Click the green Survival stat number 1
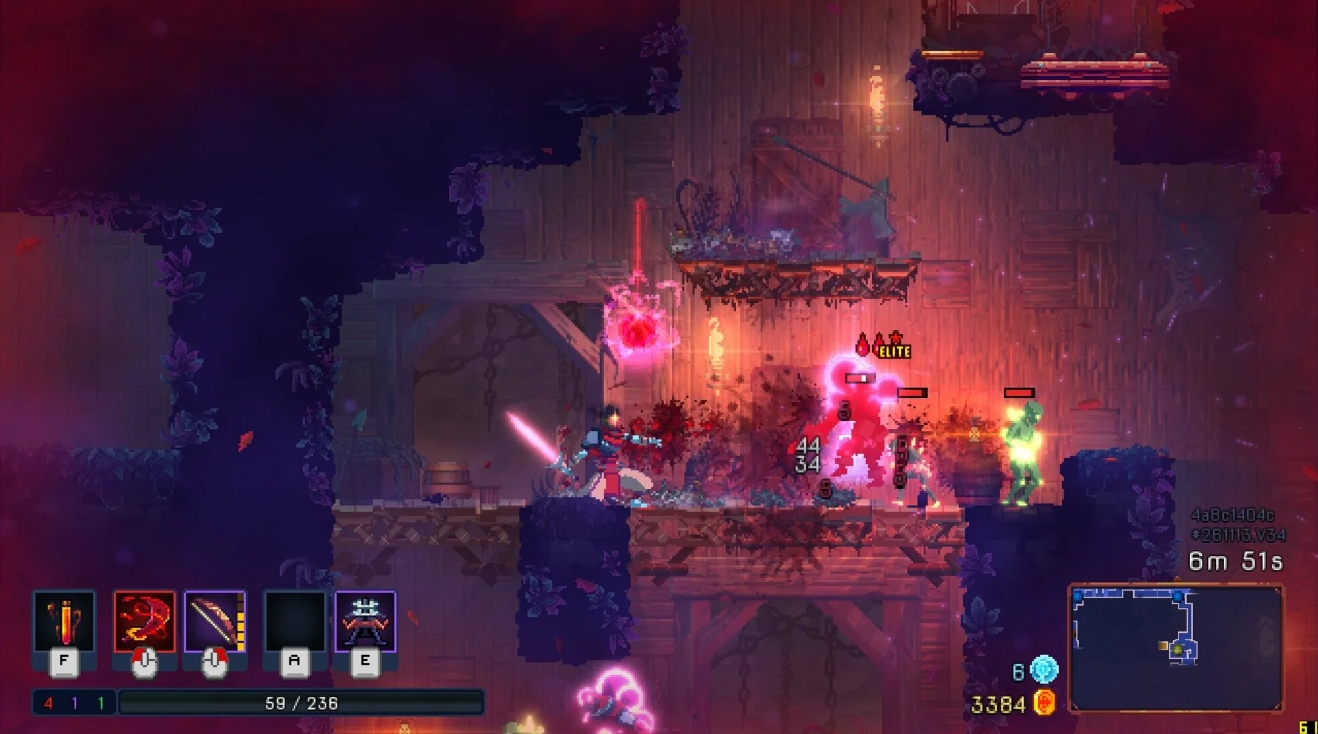The image size is (1318, 734). point(100,702)
